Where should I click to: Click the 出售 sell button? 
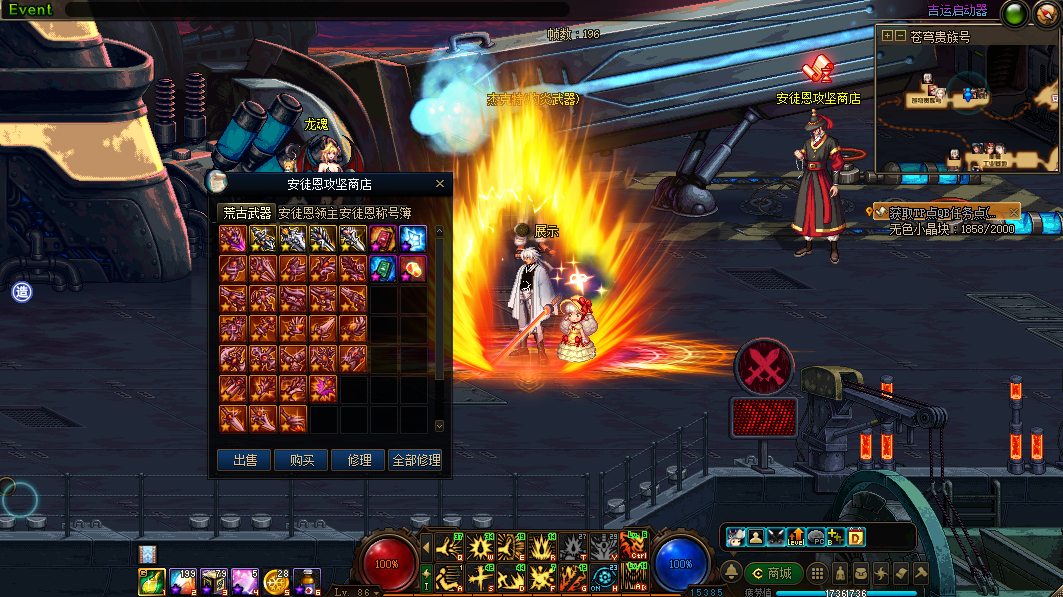tap(244, 460)
